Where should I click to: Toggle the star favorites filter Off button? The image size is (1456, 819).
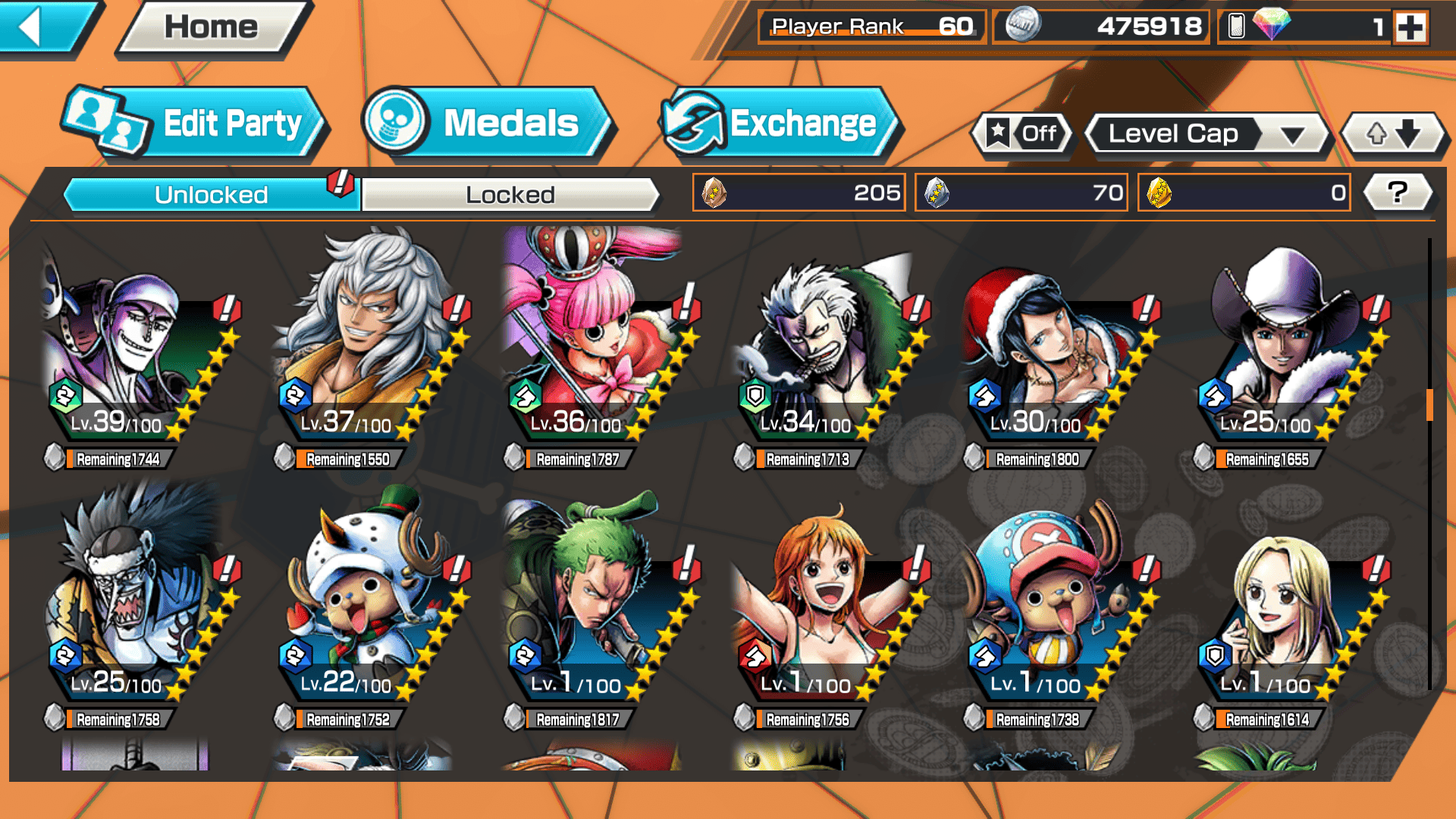(x=1022, y=134)
